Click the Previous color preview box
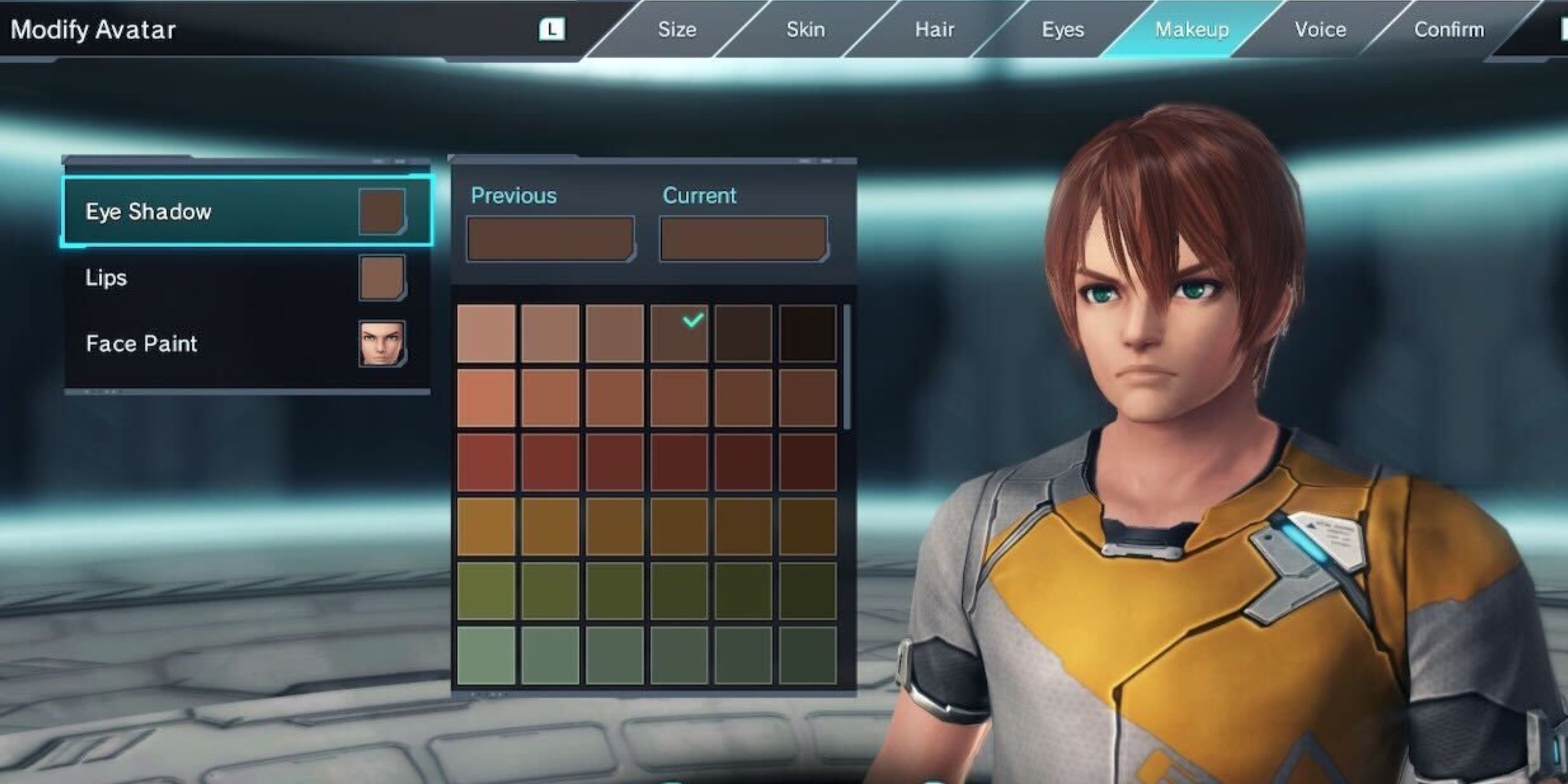Viewport: 1568px width, 784px height. coord(550,239)
